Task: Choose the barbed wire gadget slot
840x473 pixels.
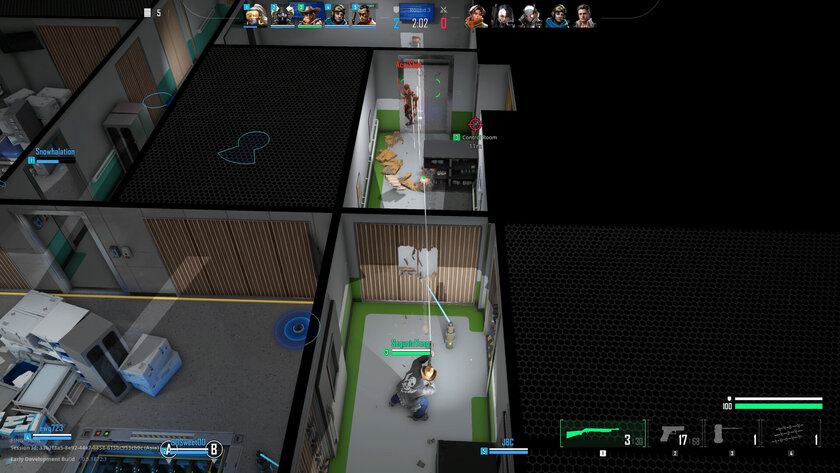Action: [x=791, y=435]
